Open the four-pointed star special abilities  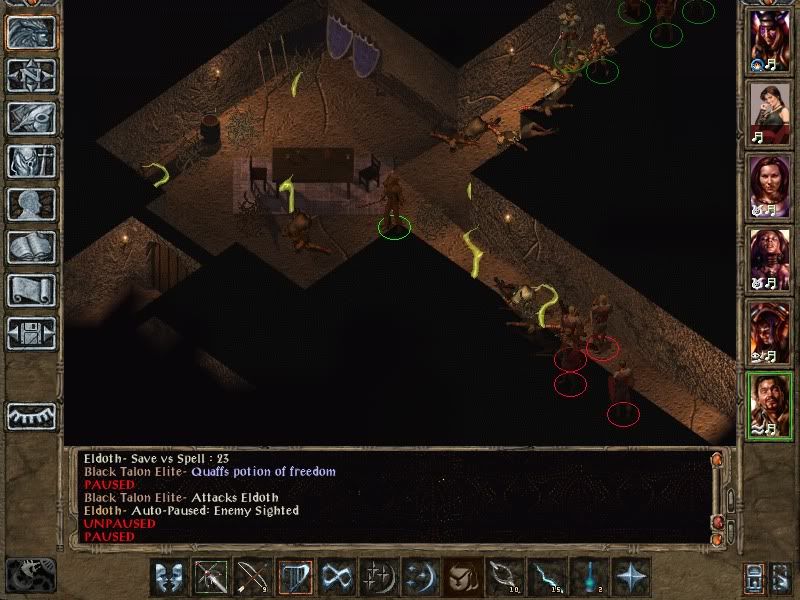tap(630, 577)
